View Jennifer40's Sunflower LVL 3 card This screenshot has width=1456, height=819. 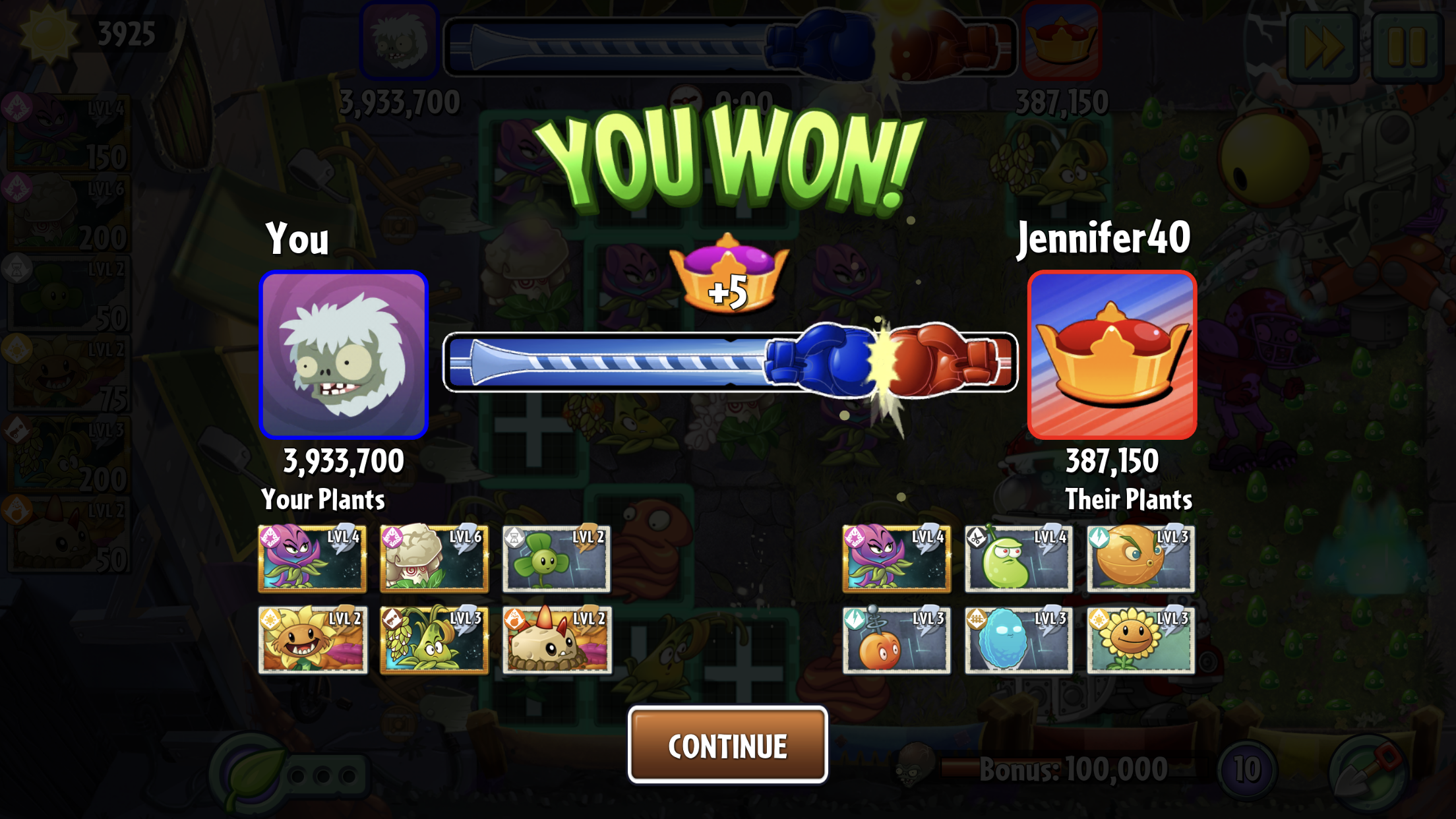click(x=1141, y=640)
